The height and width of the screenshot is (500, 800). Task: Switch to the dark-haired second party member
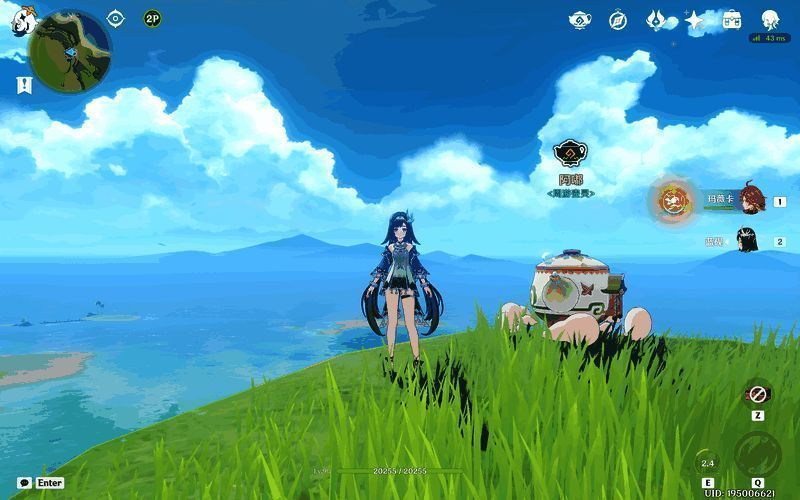747,240
